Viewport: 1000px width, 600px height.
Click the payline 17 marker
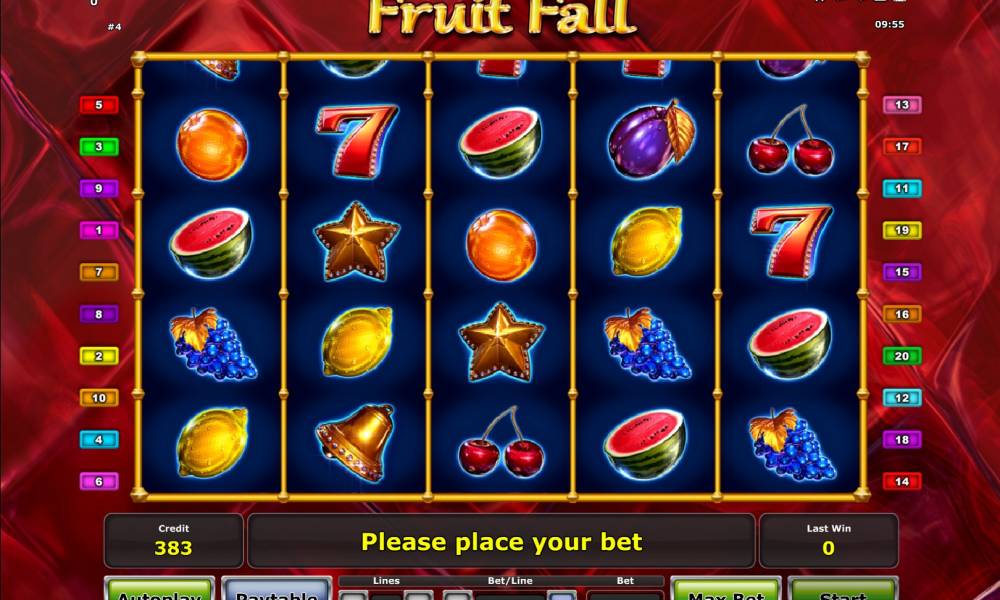click(x=901, y=147)
